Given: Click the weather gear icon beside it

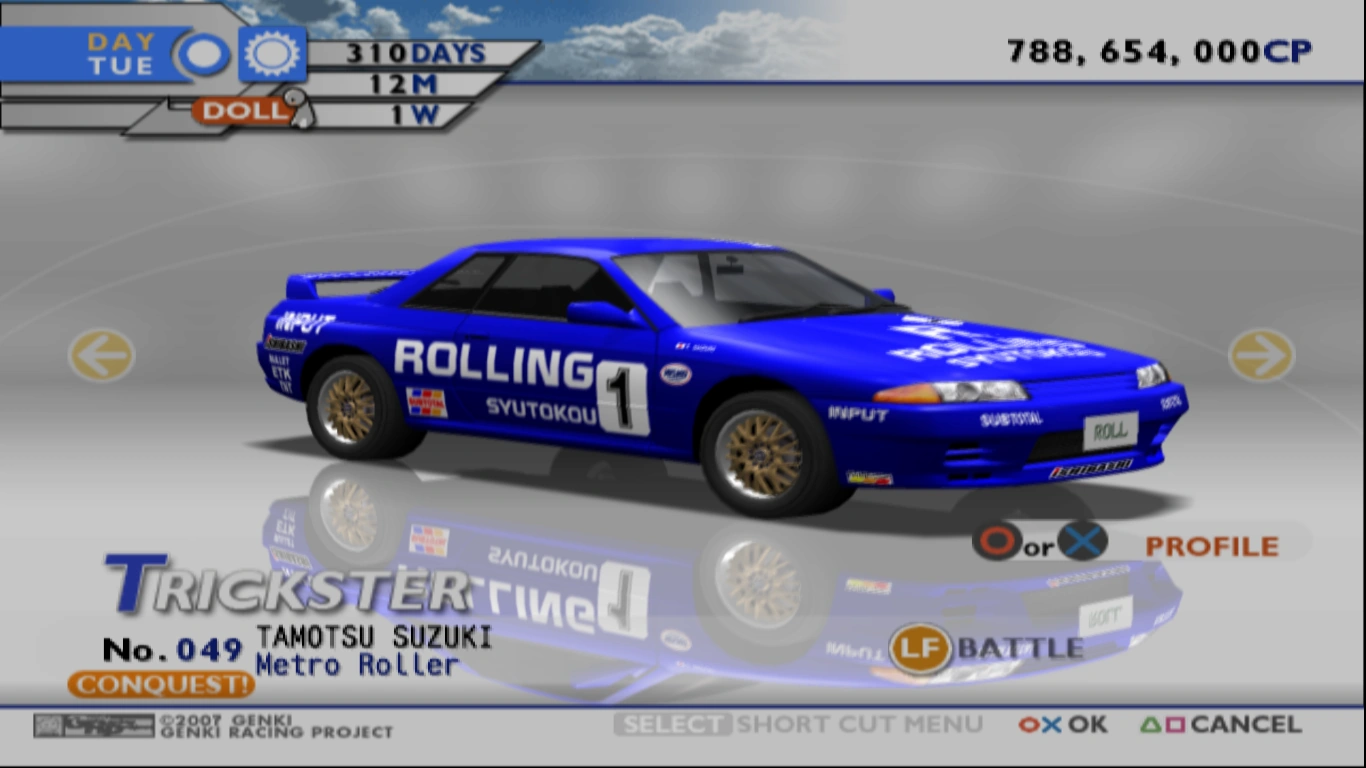Looking at the screenshot, I should pos(269,53).
